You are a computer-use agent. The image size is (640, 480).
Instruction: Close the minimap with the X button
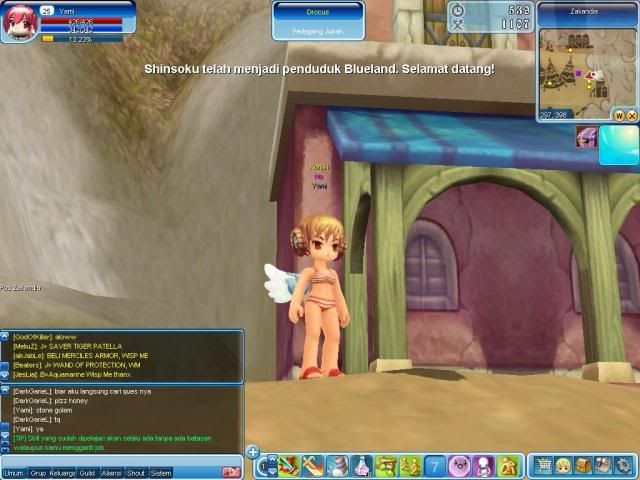click(631, 115)
